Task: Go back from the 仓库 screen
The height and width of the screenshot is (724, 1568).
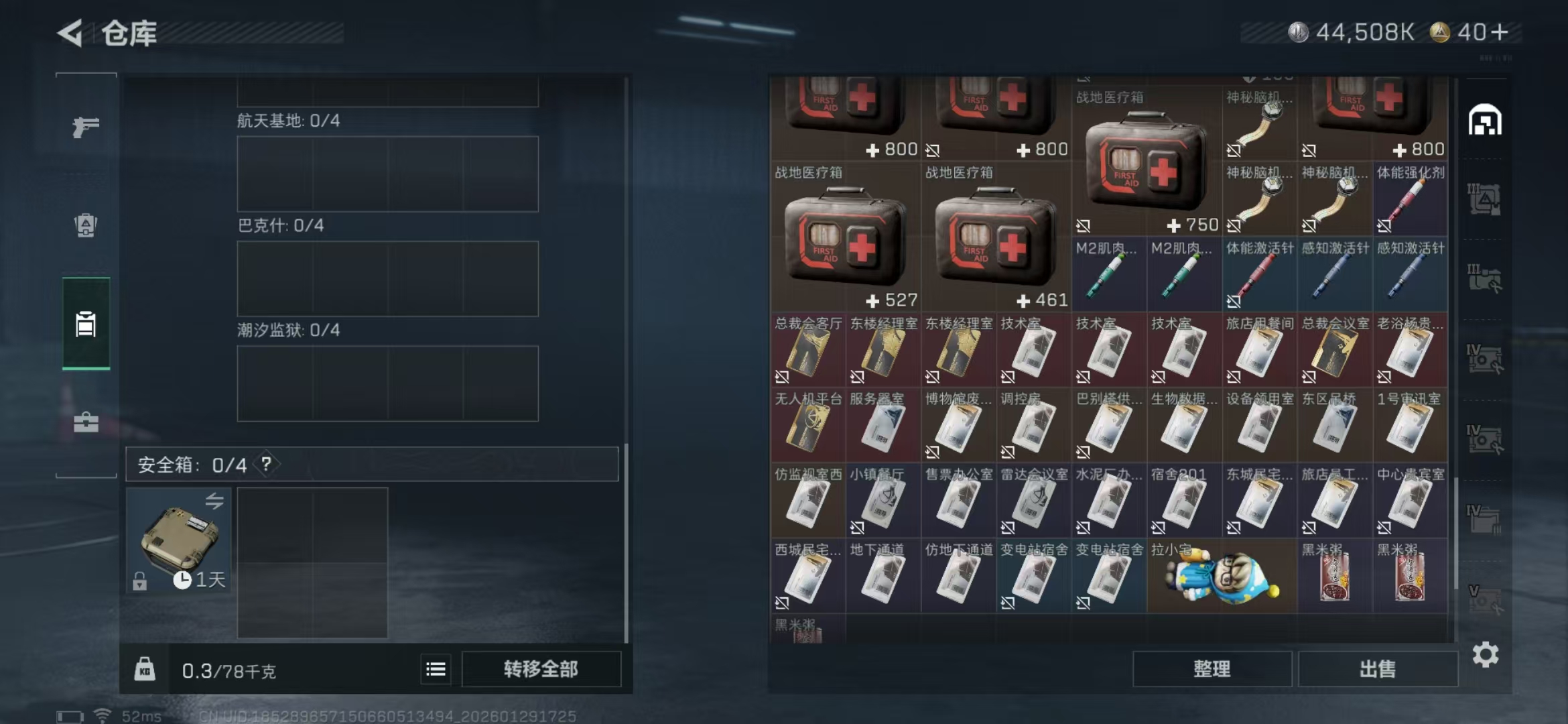Action: (x=71, y=33)
